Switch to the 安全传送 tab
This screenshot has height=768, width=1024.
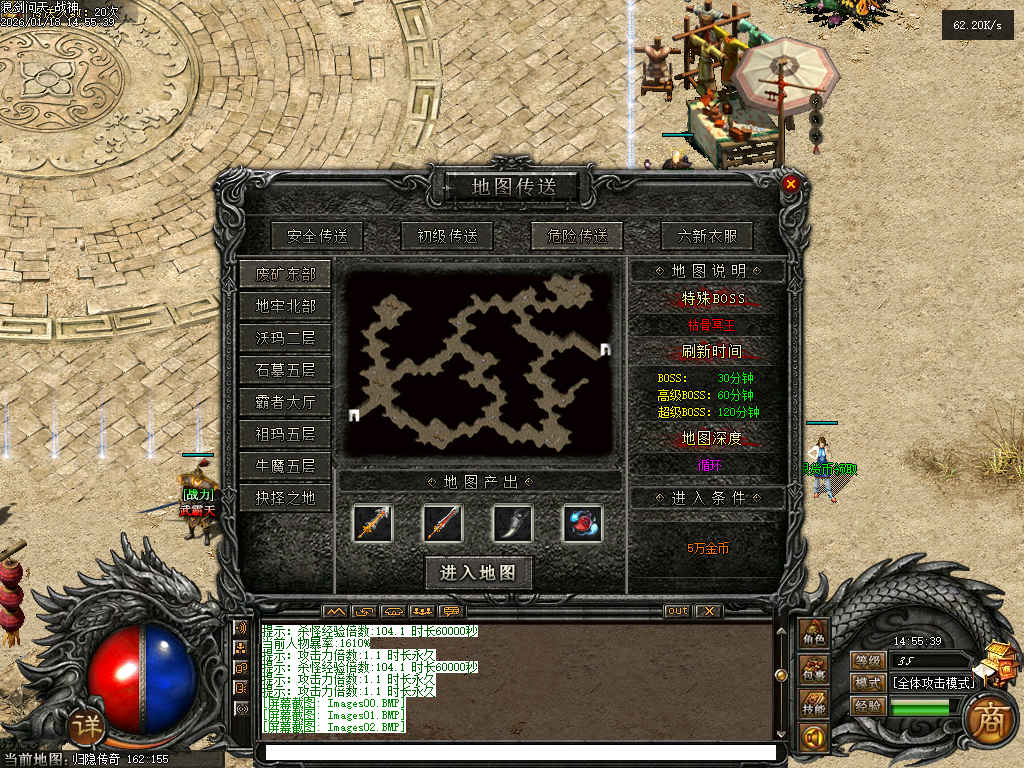[x=317, y=236]
